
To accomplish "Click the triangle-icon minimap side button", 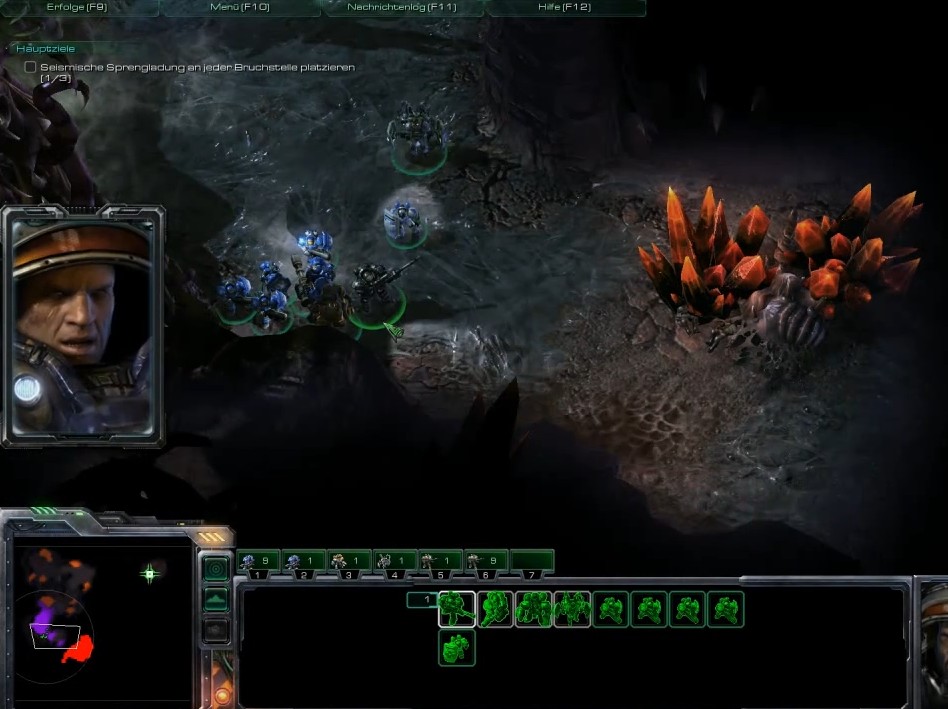I will (216, 600).
